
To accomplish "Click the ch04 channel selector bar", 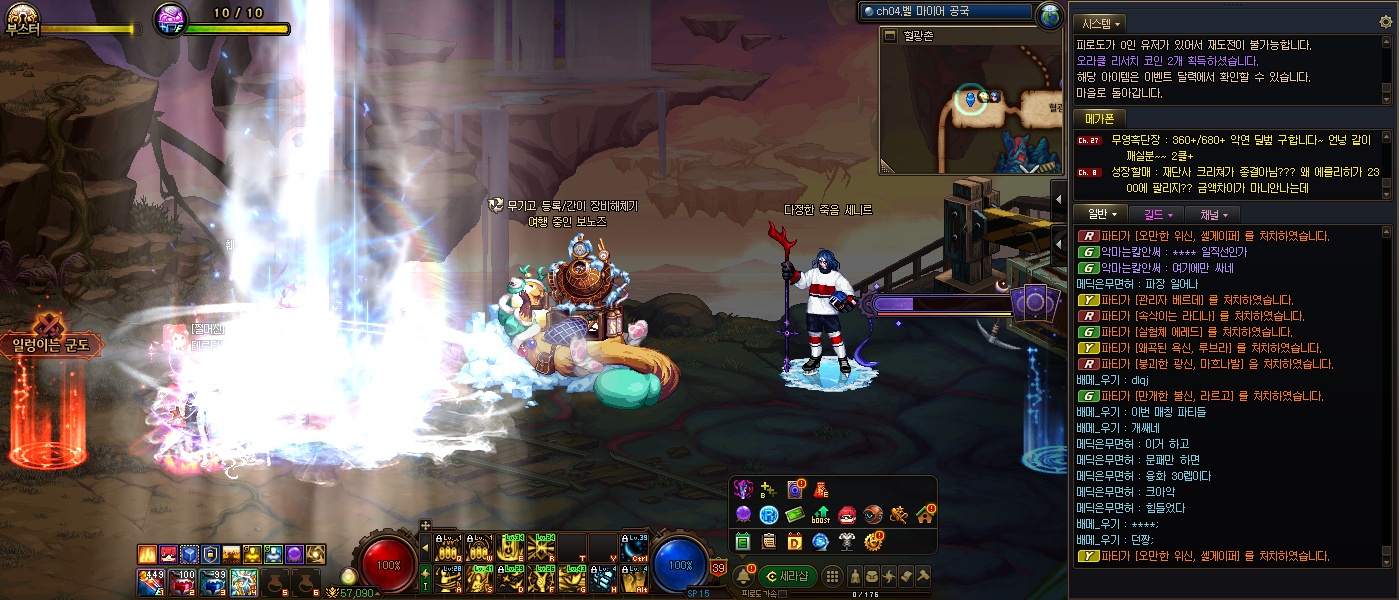I will pos(946,12).
